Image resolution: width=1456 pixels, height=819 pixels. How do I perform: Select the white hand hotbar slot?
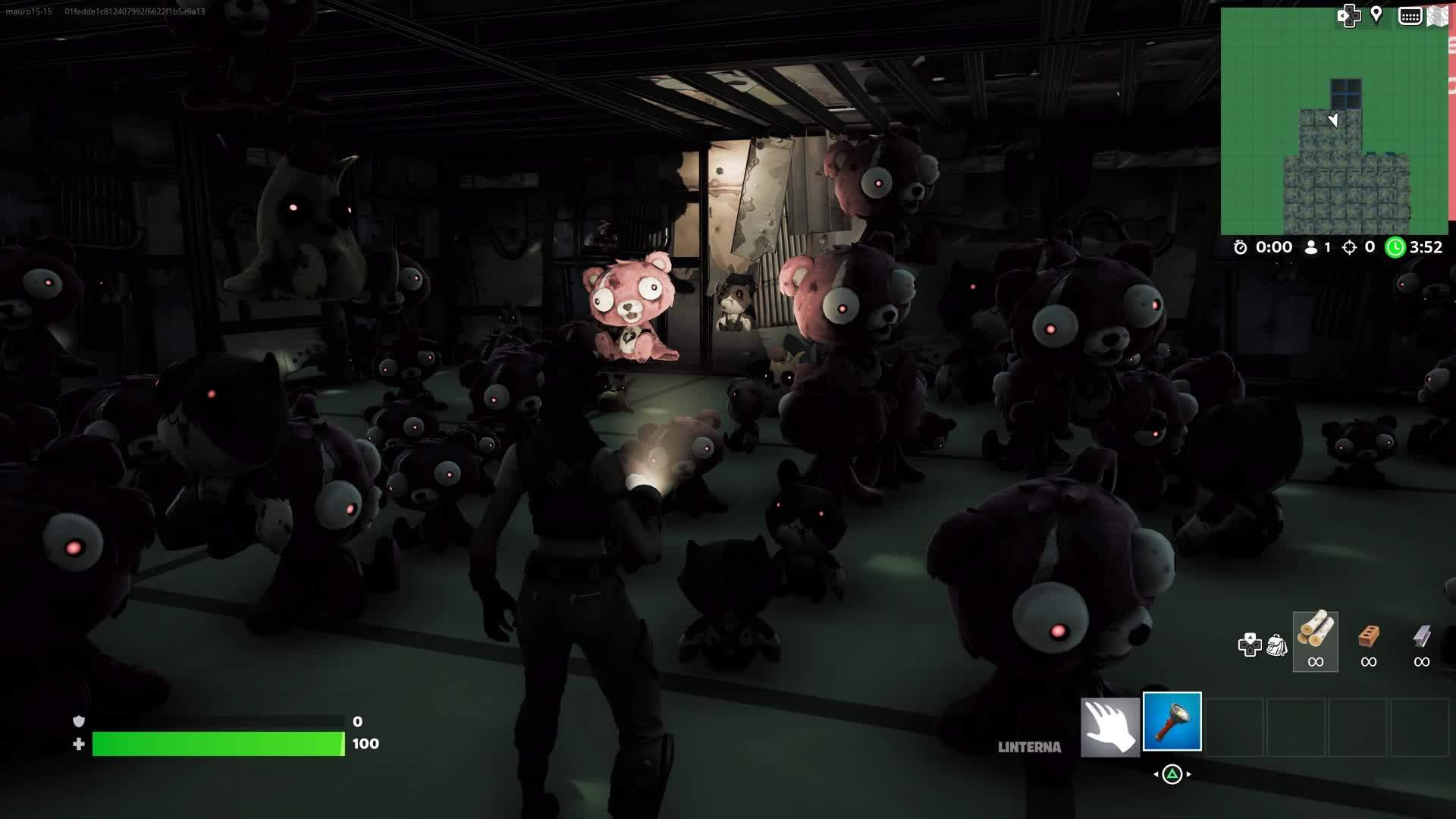[1110, 726]
